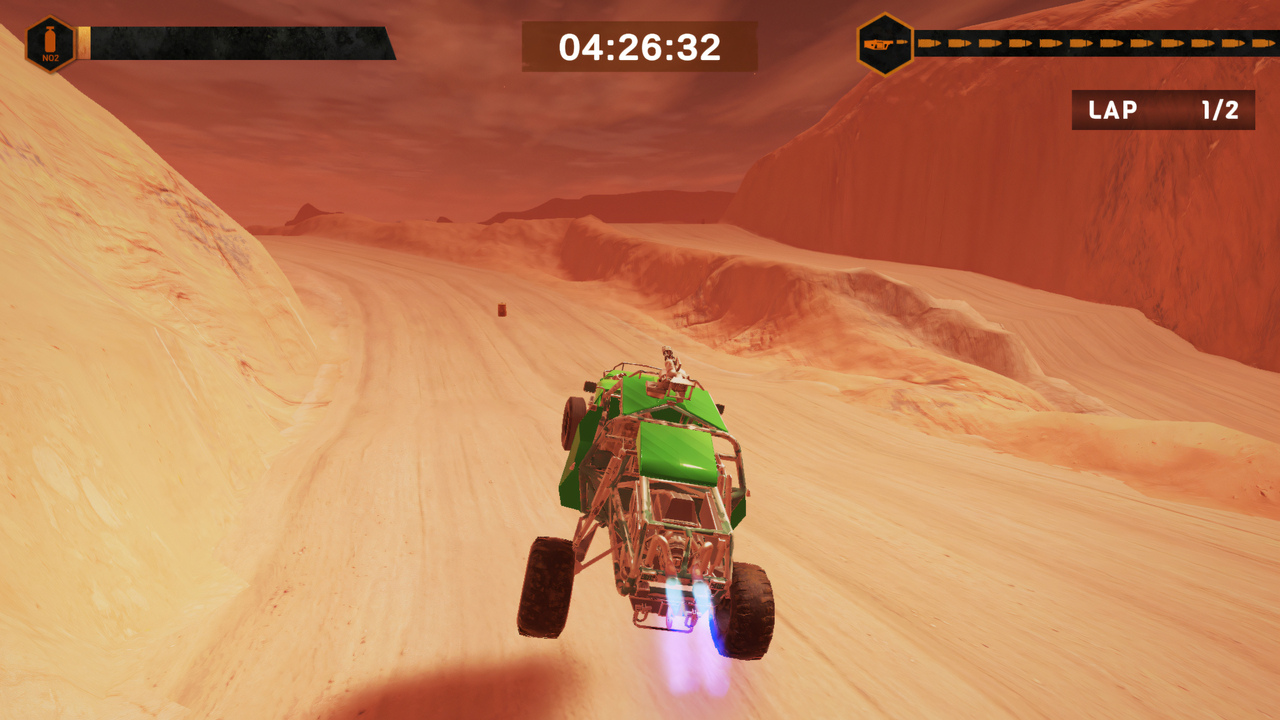Click the LAP 1/2 counter panel

[1163, 111]
